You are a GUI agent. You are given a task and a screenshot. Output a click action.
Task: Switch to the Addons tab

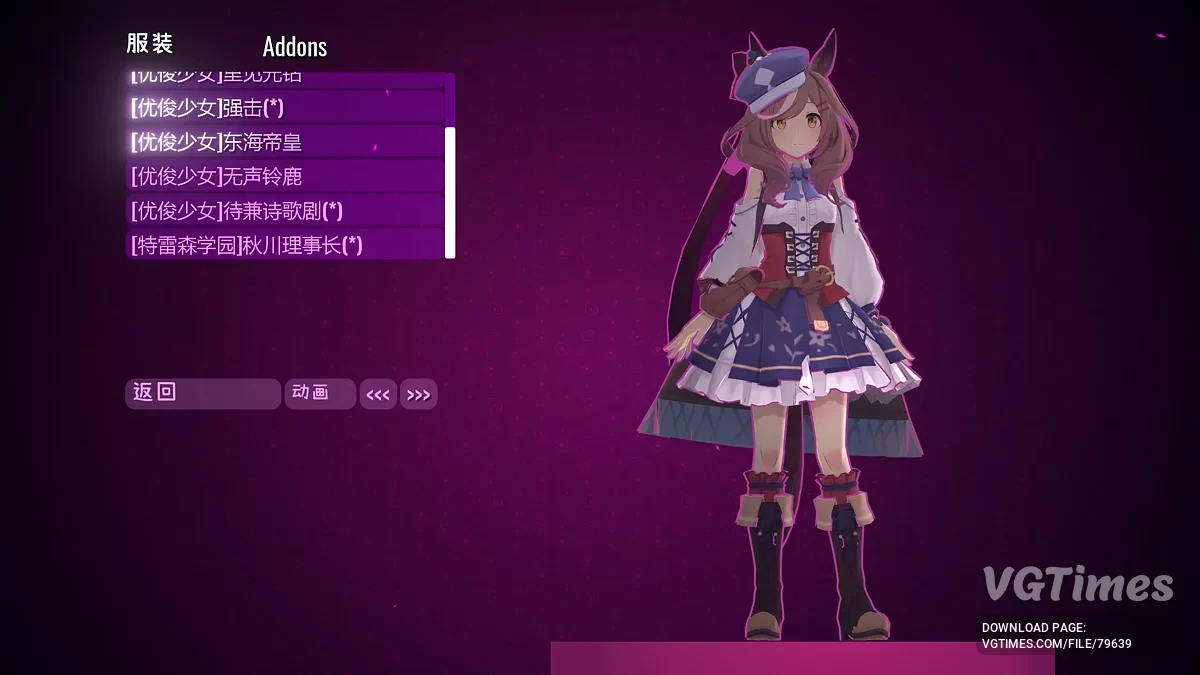coord(295,47)
